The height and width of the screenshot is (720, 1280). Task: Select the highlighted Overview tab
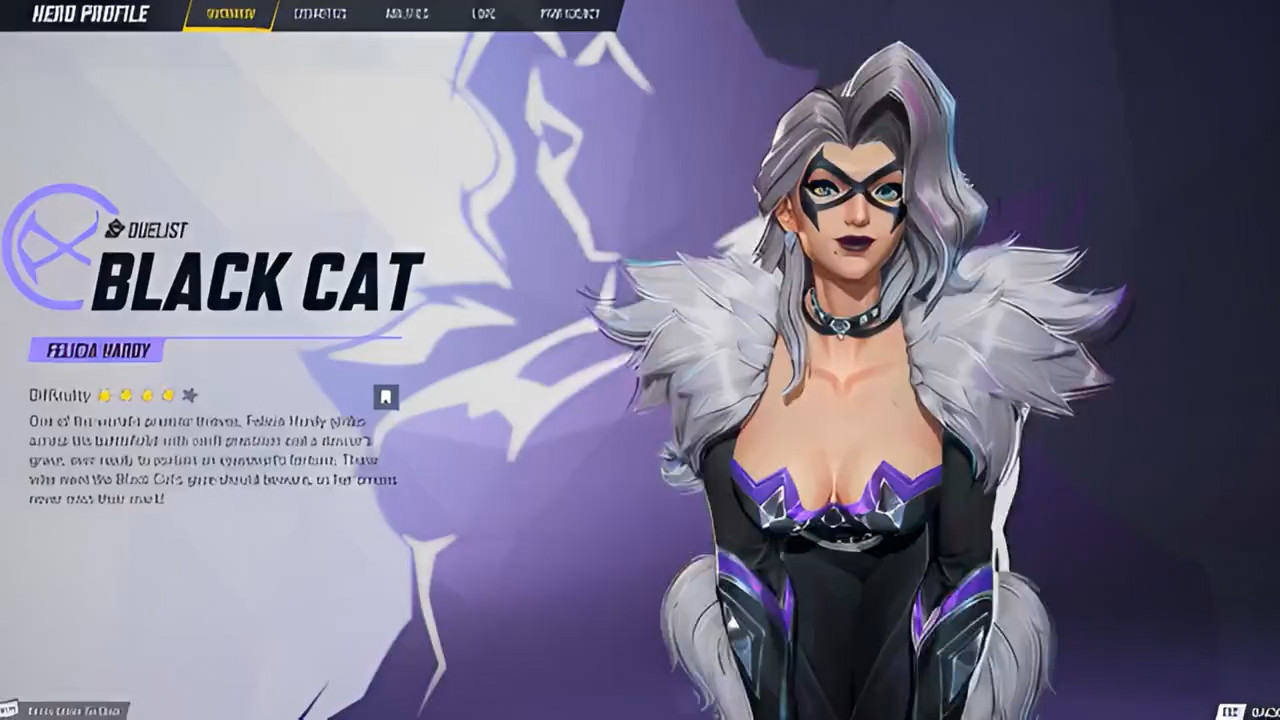point(230,14)
